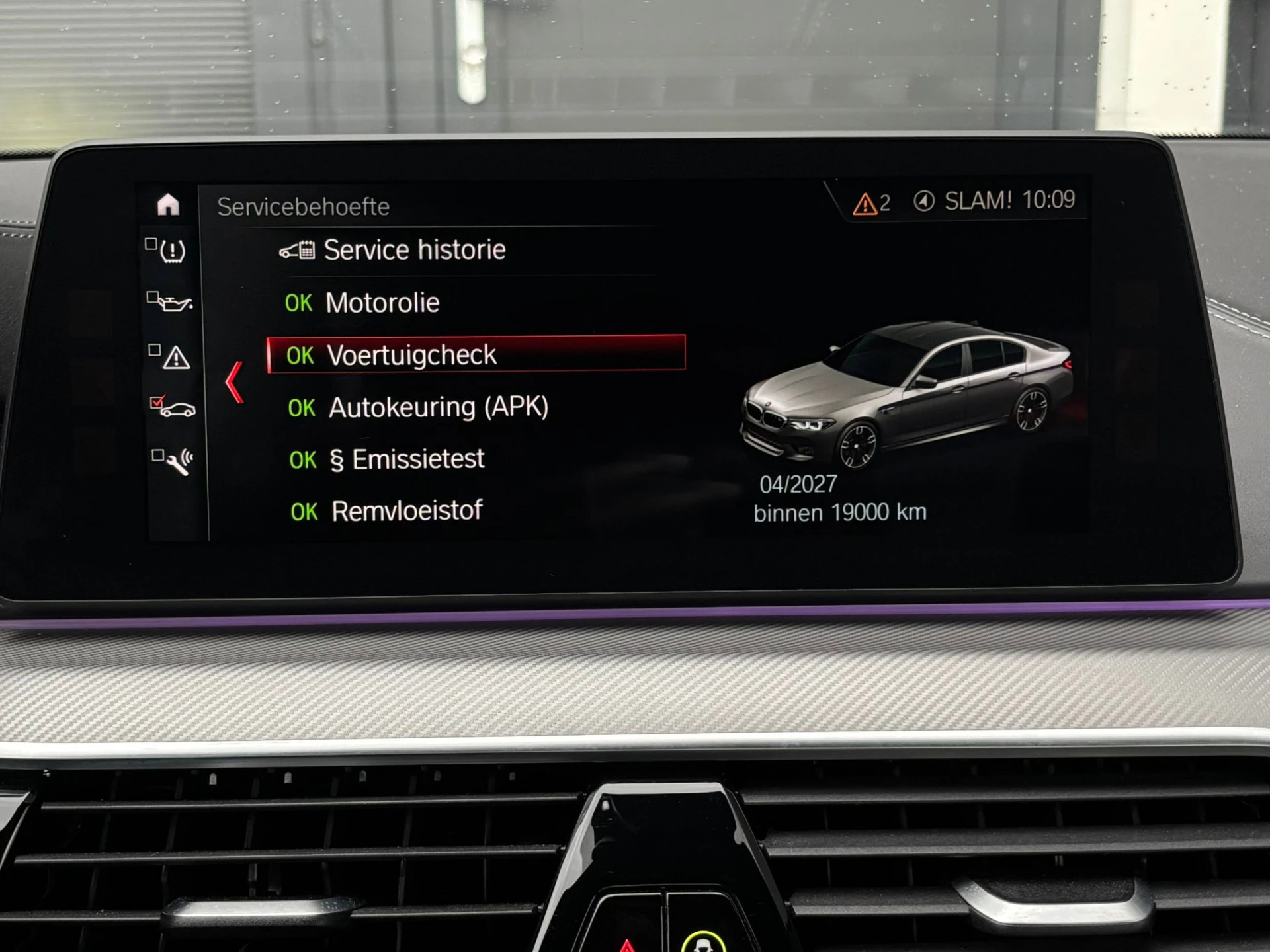
Task: View the two active warnings indicator
Action: click(872, 203)
